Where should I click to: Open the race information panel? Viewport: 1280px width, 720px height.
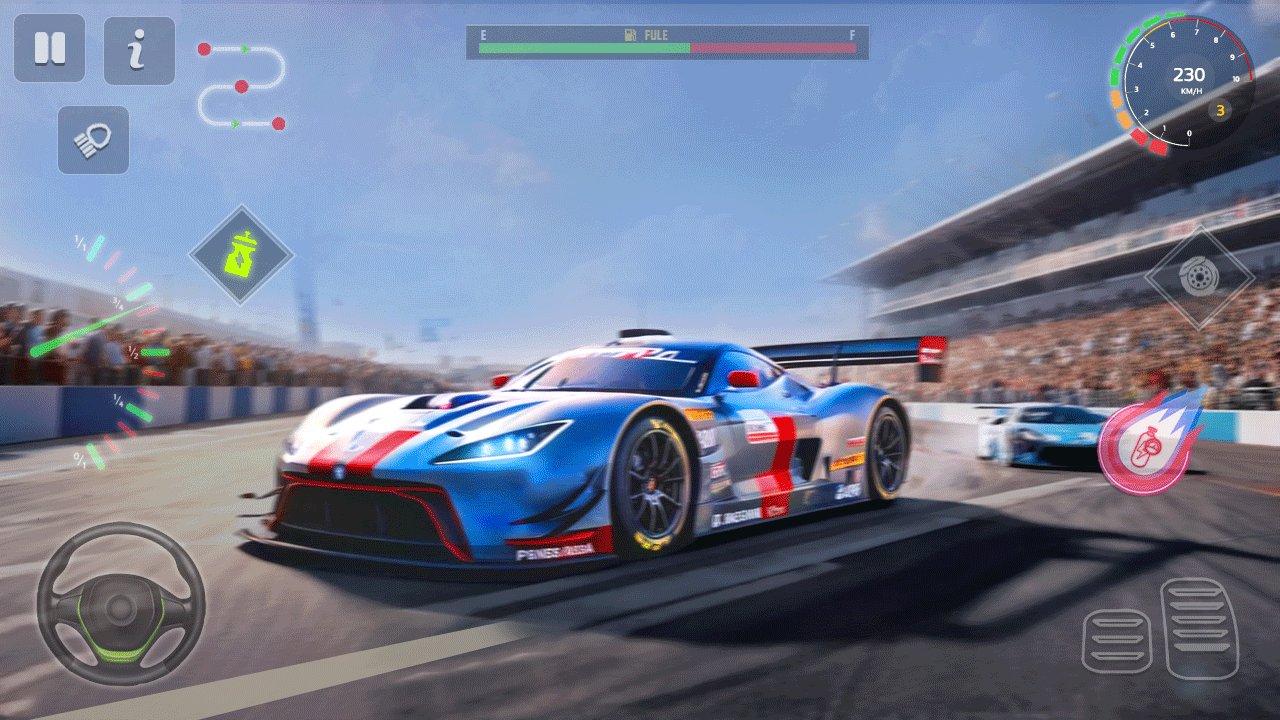tap(139, 49)
